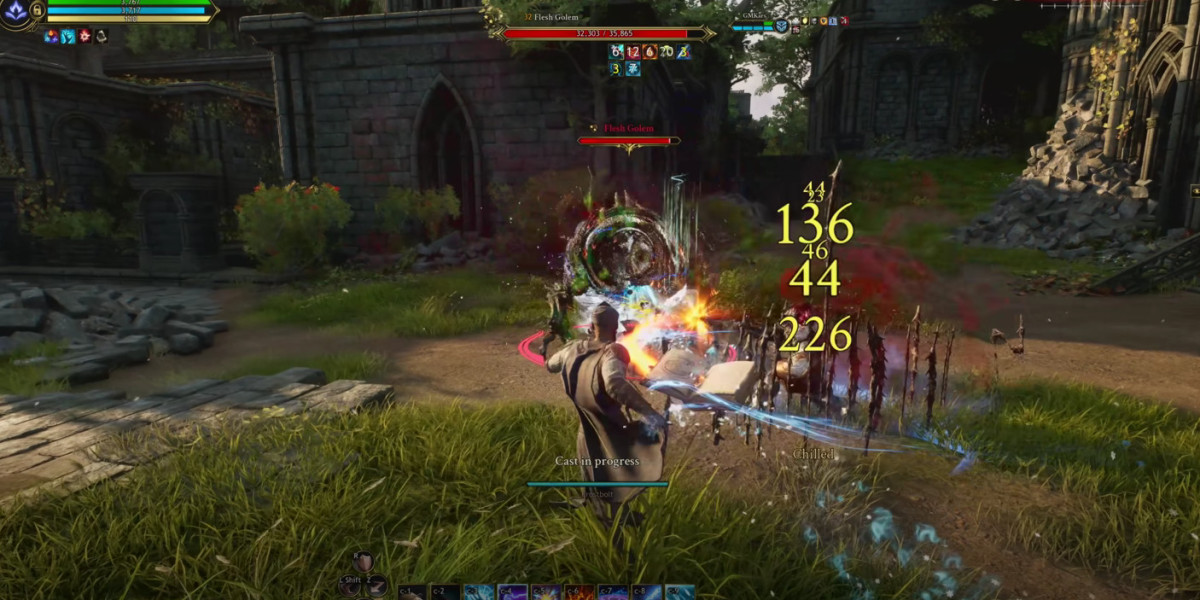Select the red burst buff icon
The image size is (1200, 600).
pyautogui.click(x=85, y=36)
